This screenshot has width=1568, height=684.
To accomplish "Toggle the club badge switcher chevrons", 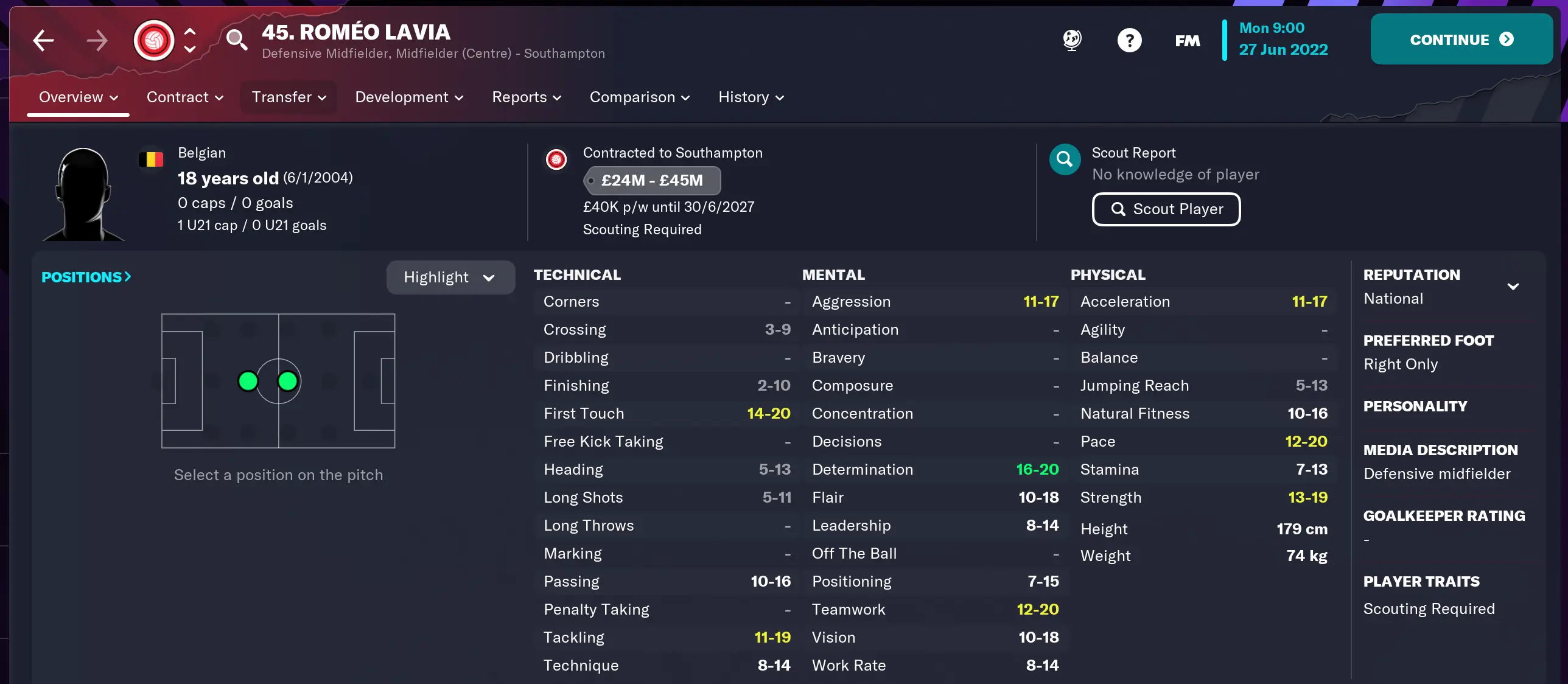I will (189, 40).
